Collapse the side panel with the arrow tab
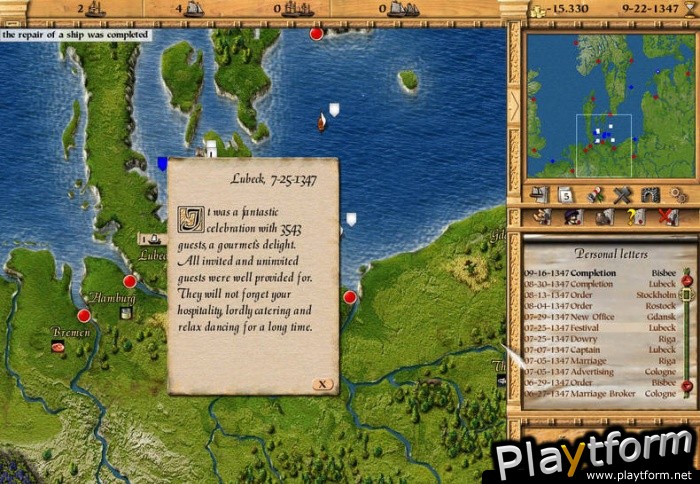Image resolution: width=700 pixels, height=484 pixels. click(514, 105)
